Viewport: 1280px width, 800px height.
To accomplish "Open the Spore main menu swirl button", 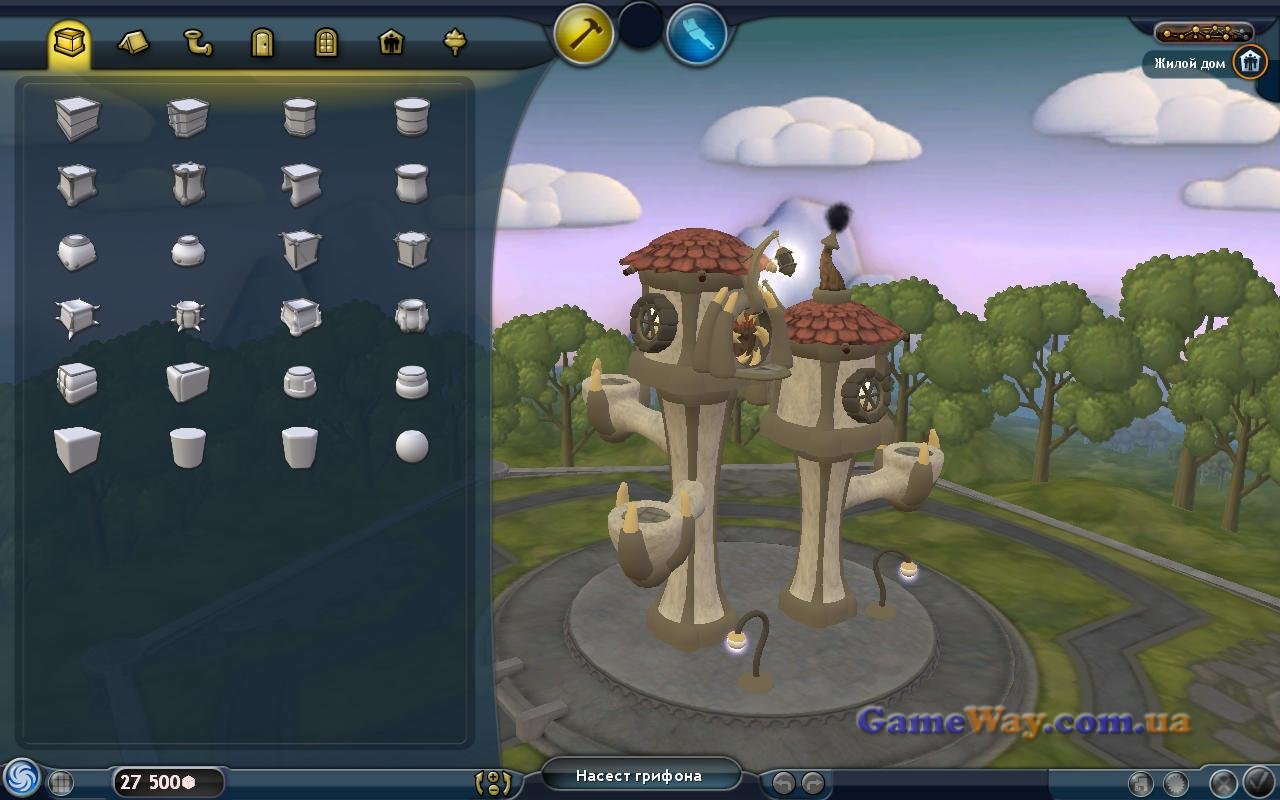I will (x=20, y=779).
